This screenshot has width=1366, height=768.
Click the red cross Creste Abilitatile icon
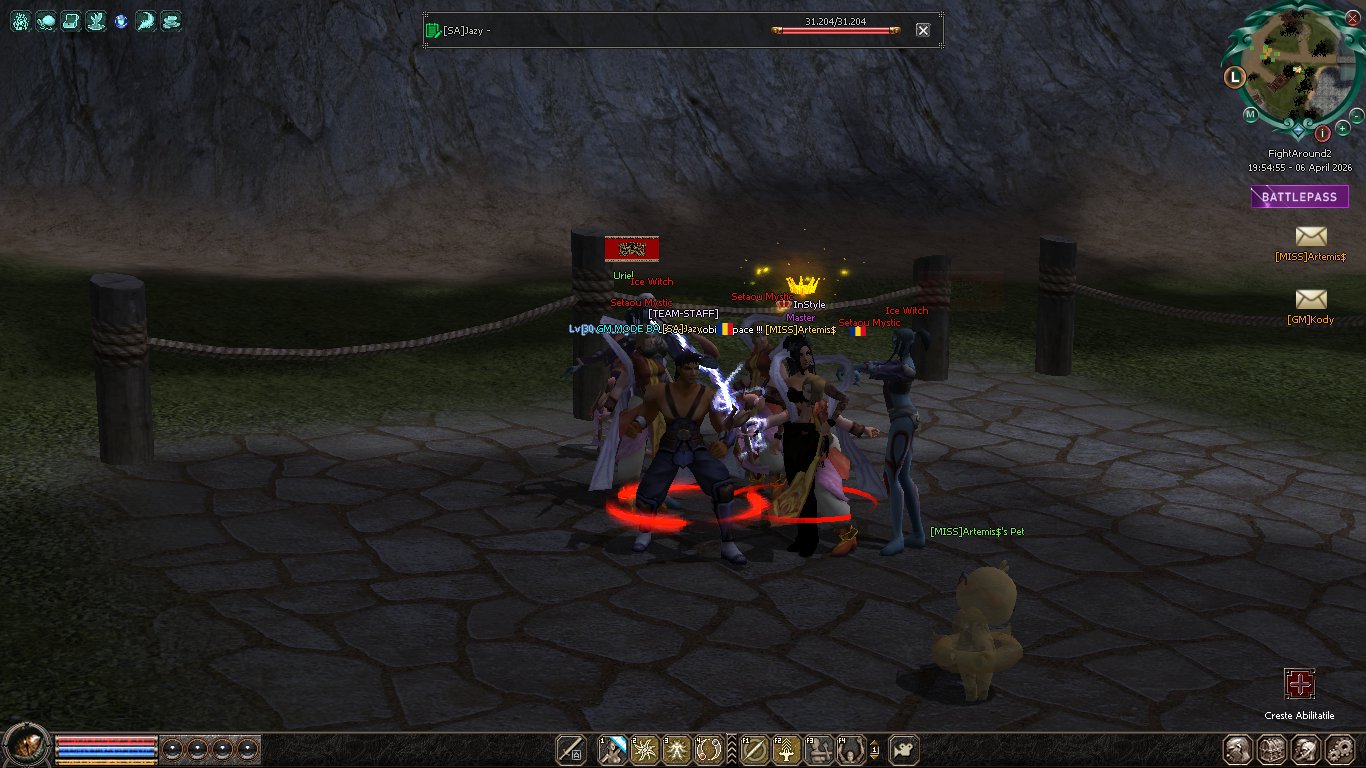1299,685
